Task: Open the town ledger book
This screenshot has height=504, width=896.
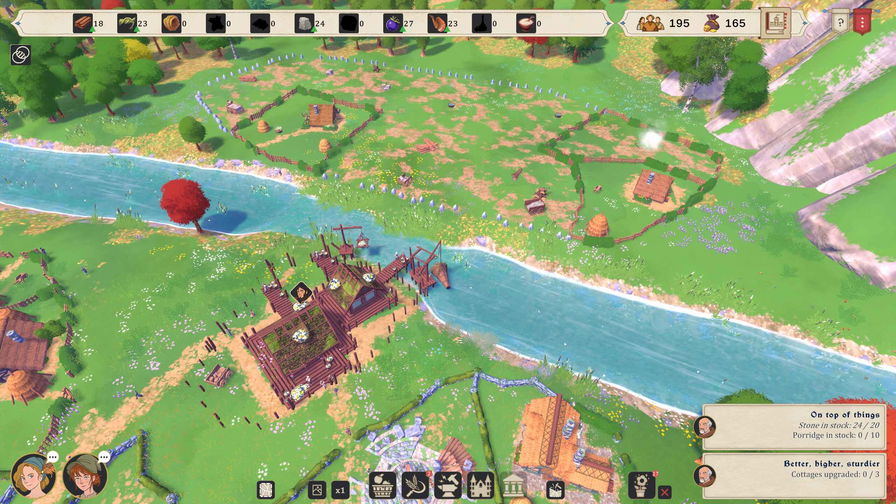Action: pos(773,23)
